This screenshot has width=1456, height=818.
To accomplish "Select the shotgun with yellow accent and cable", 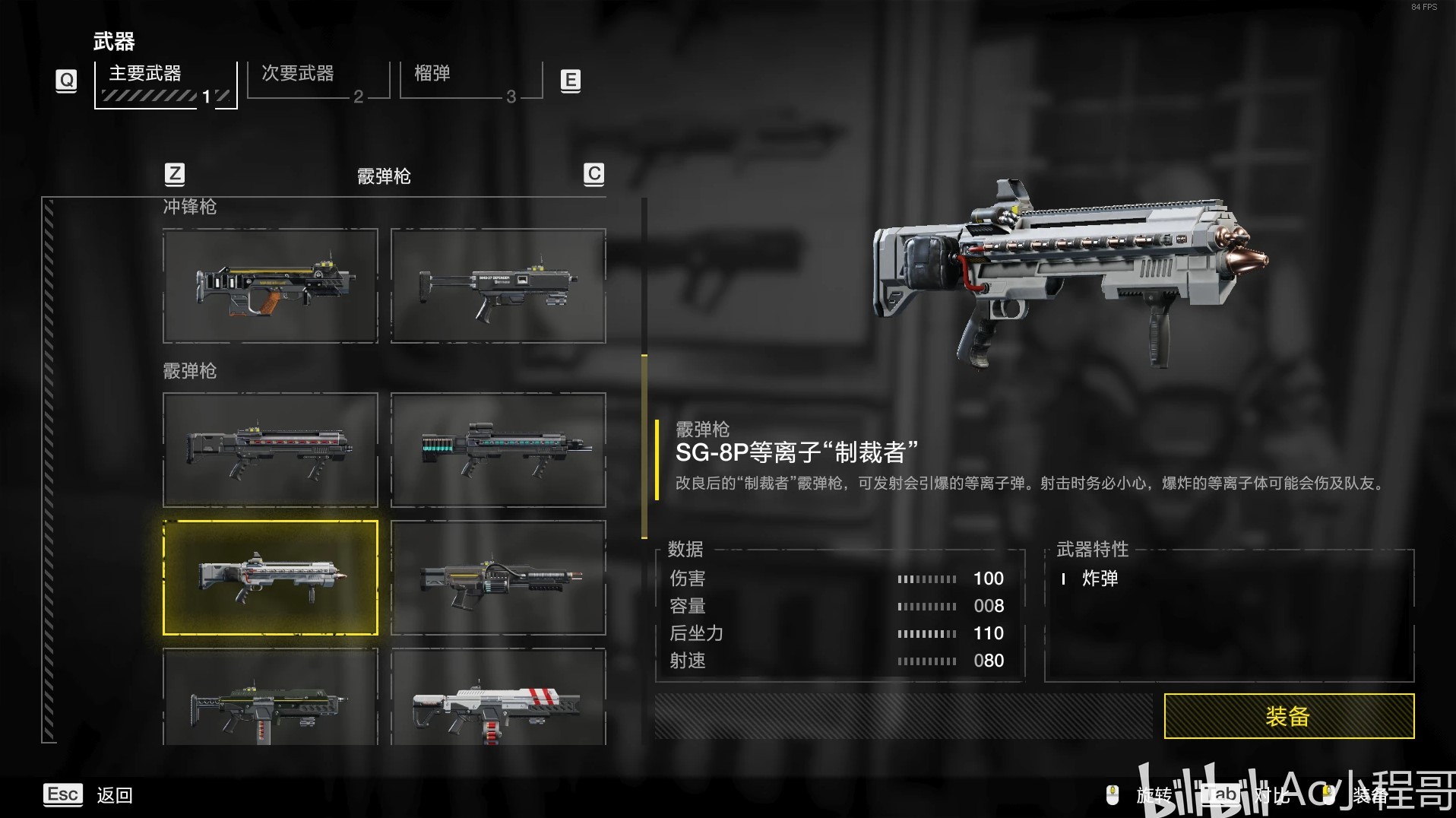I will coord(499,578).
